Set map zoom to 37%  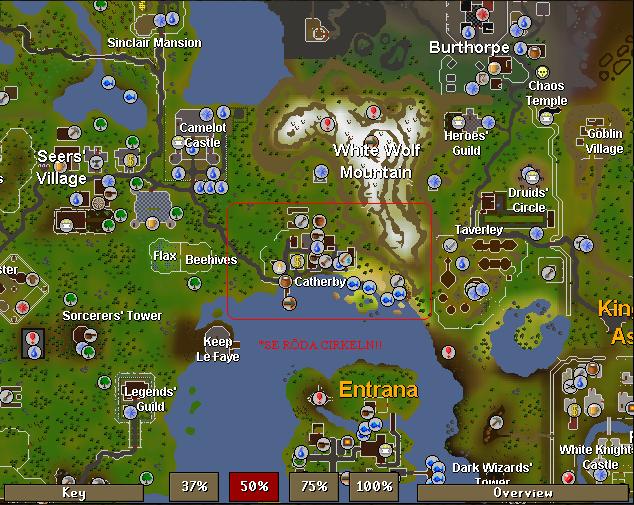[x=193, y=487]
